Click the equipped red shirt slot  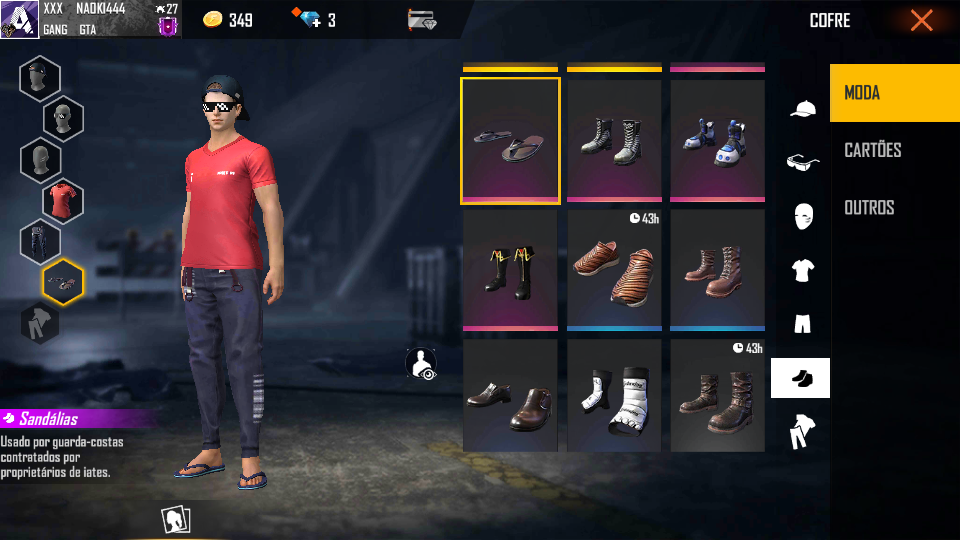tap(63, 200)
